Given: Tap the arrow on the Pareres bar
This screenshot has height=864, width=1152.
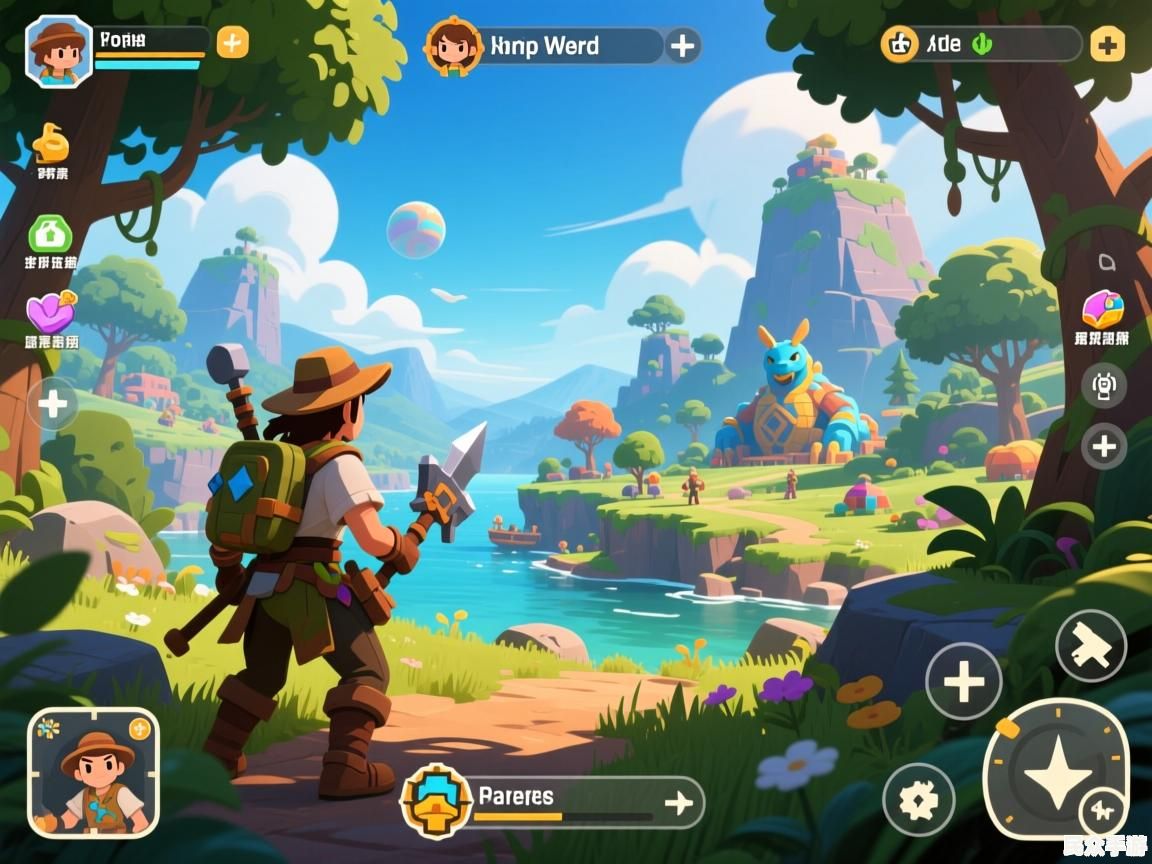Looking at the screenshot, I should (679, 802).
